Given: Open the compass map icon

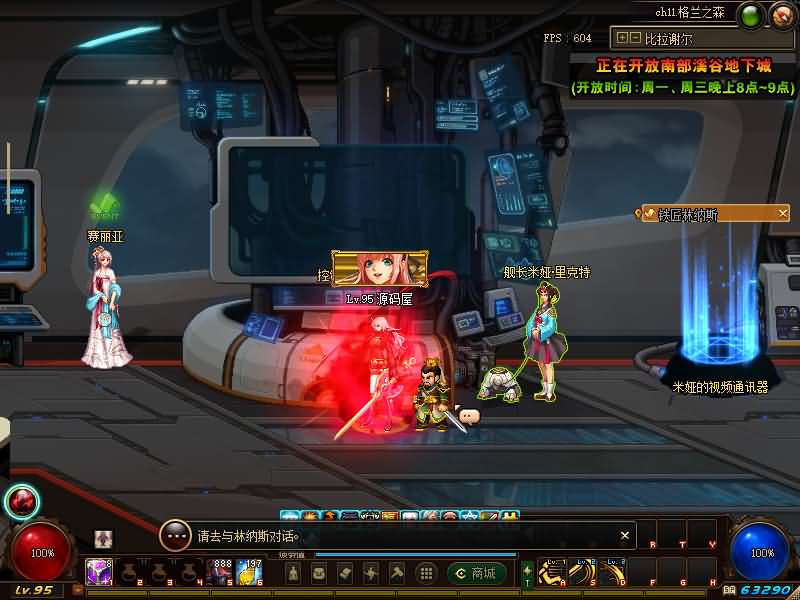Looking at the screenshot, I should 780,15.
